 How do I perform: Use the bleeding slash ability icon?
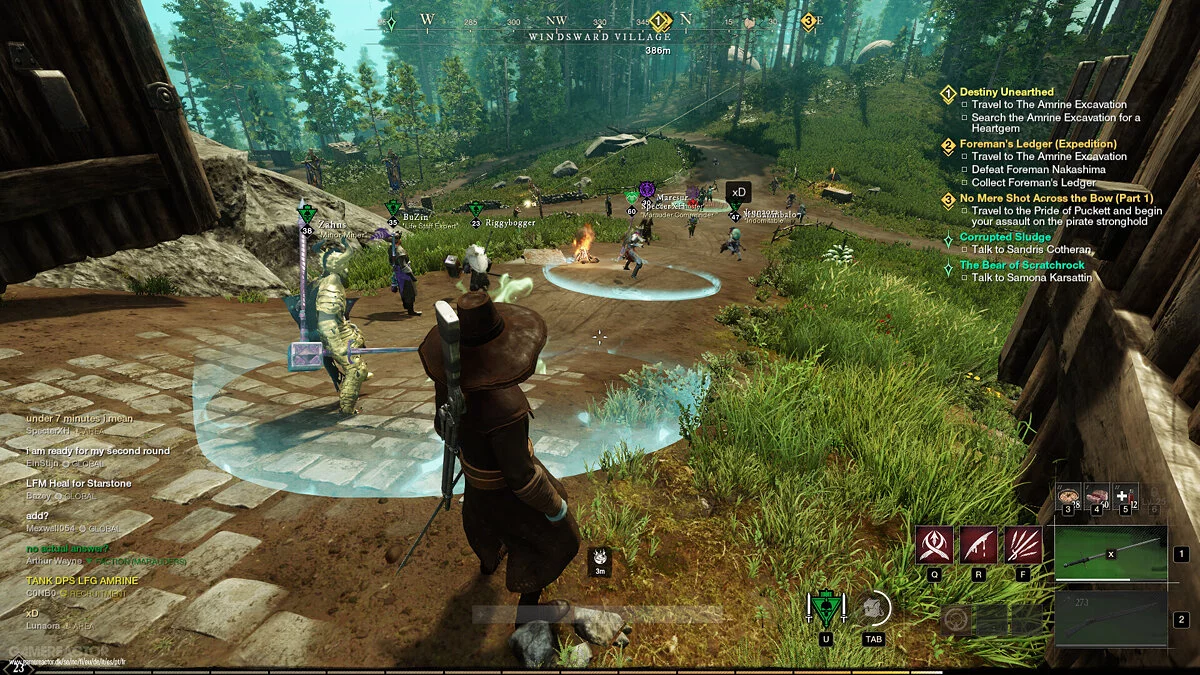pyautogui.click(x=979, y=545)
